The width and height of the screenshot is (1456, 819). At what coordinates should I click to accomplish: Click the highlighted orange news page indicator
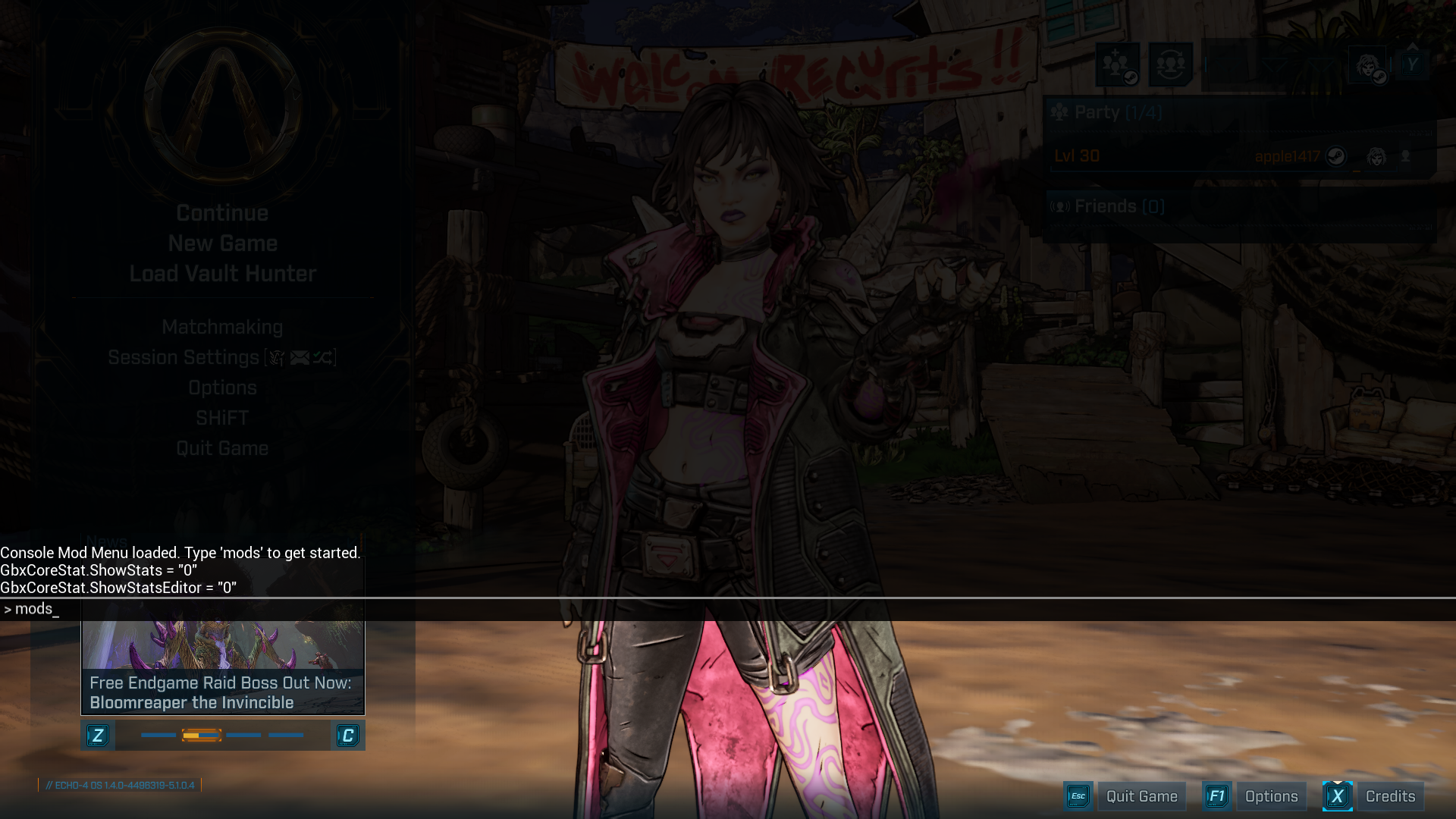(x=201, y=735)
